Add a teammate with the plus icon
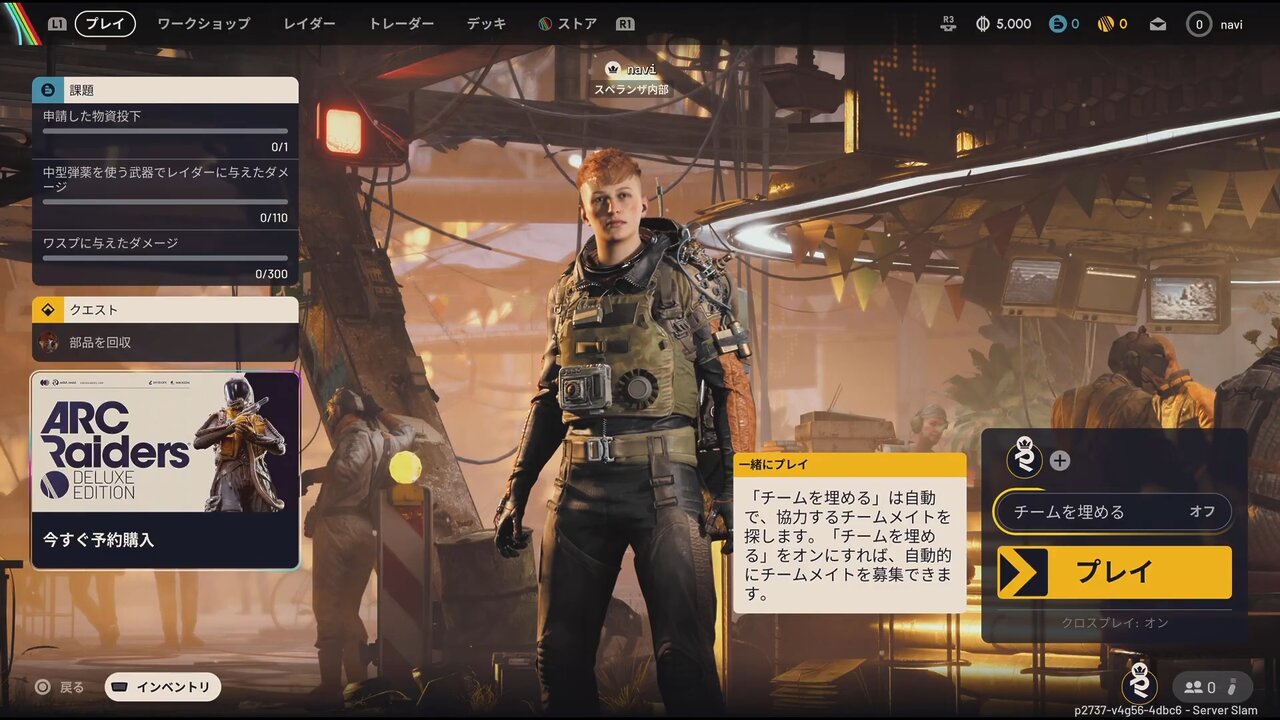1280x720 pixels. coord(1060,461)
